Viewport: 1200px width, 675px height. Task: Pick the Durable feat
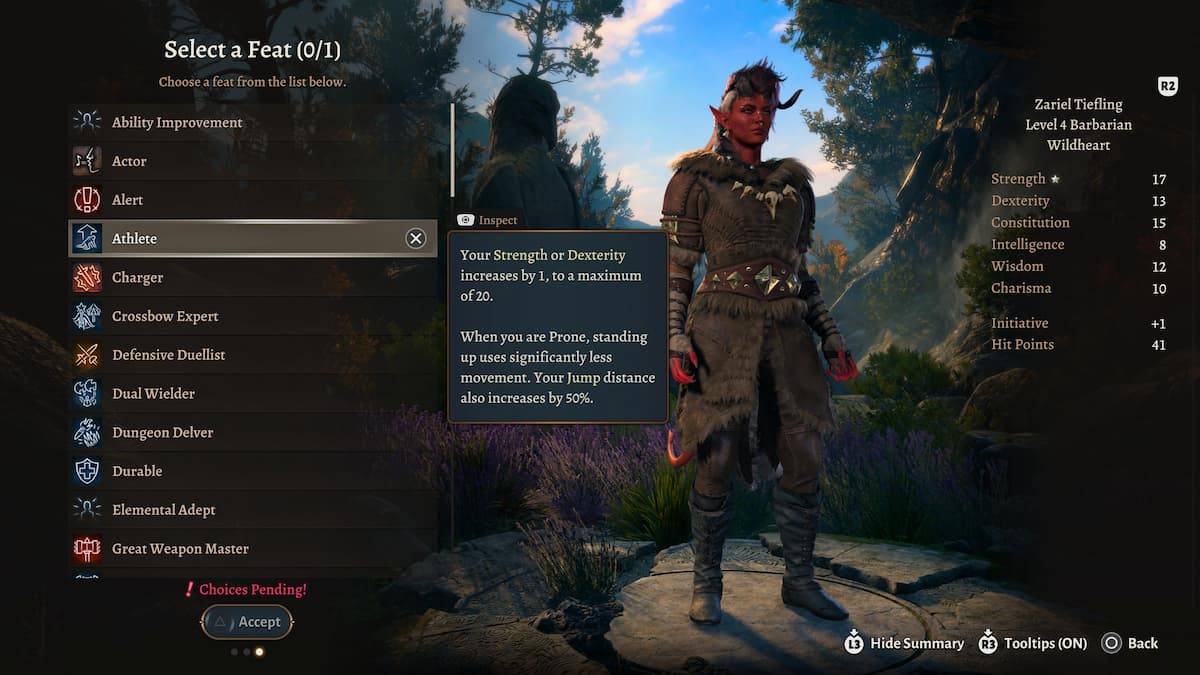pyautogui.click(x=137, y=471)
